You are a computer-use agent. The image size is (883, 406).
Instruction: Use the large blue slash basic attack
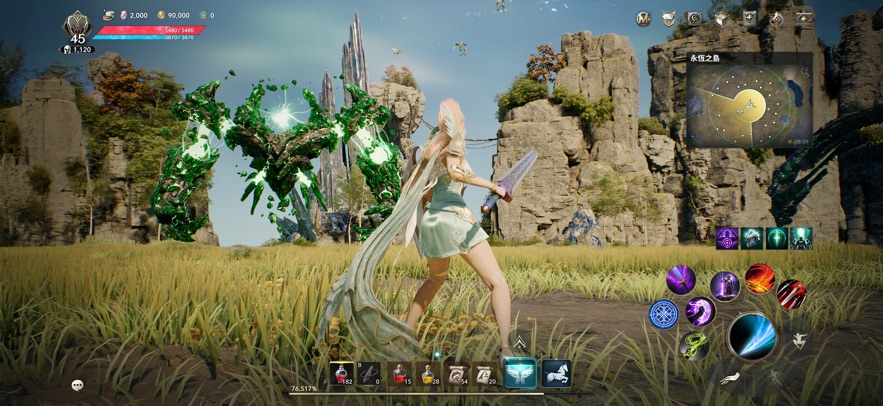(752, 335)
